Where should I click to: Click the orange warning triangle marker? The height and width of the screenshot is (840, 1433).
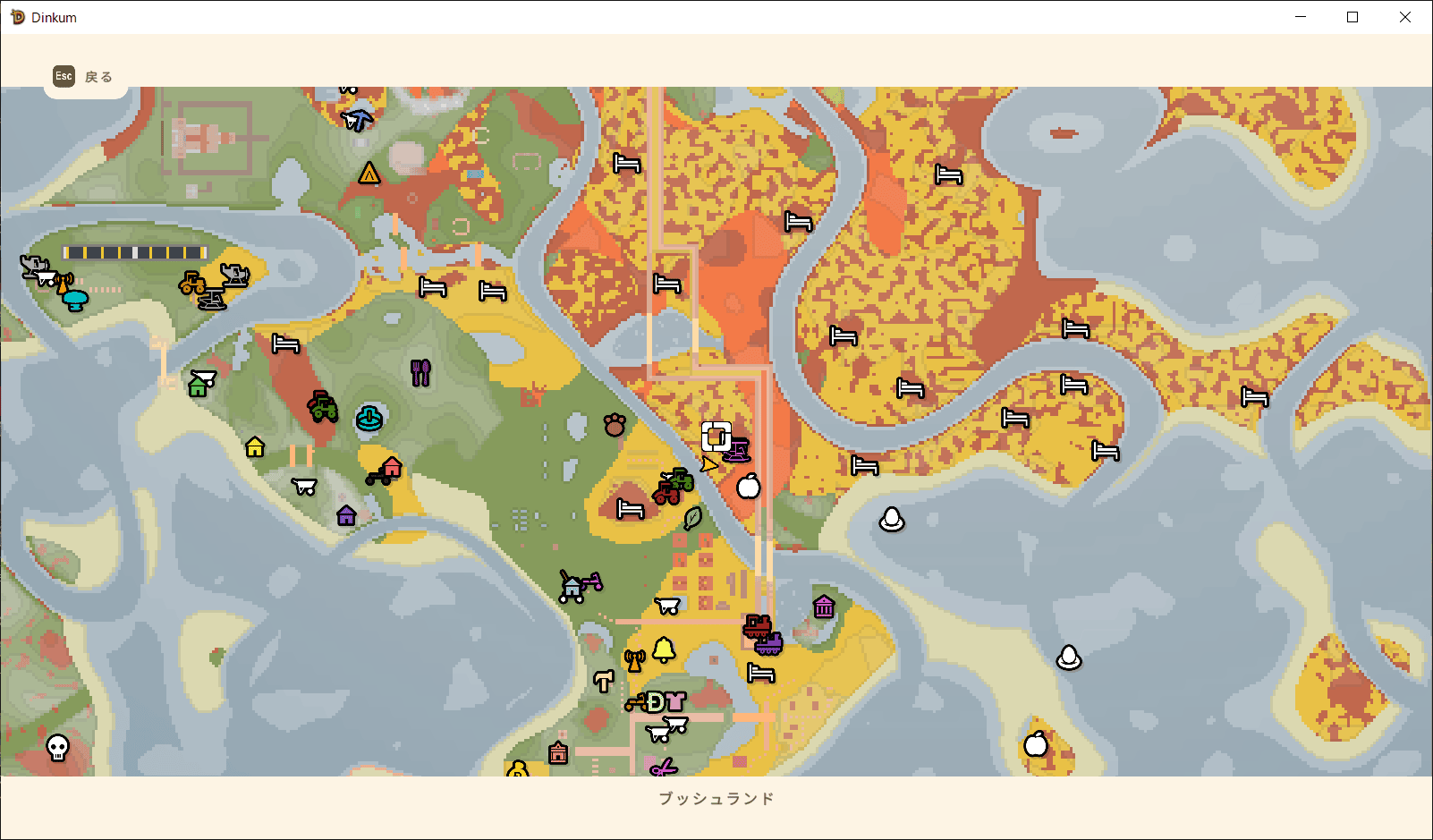click(x=369, y=173)
